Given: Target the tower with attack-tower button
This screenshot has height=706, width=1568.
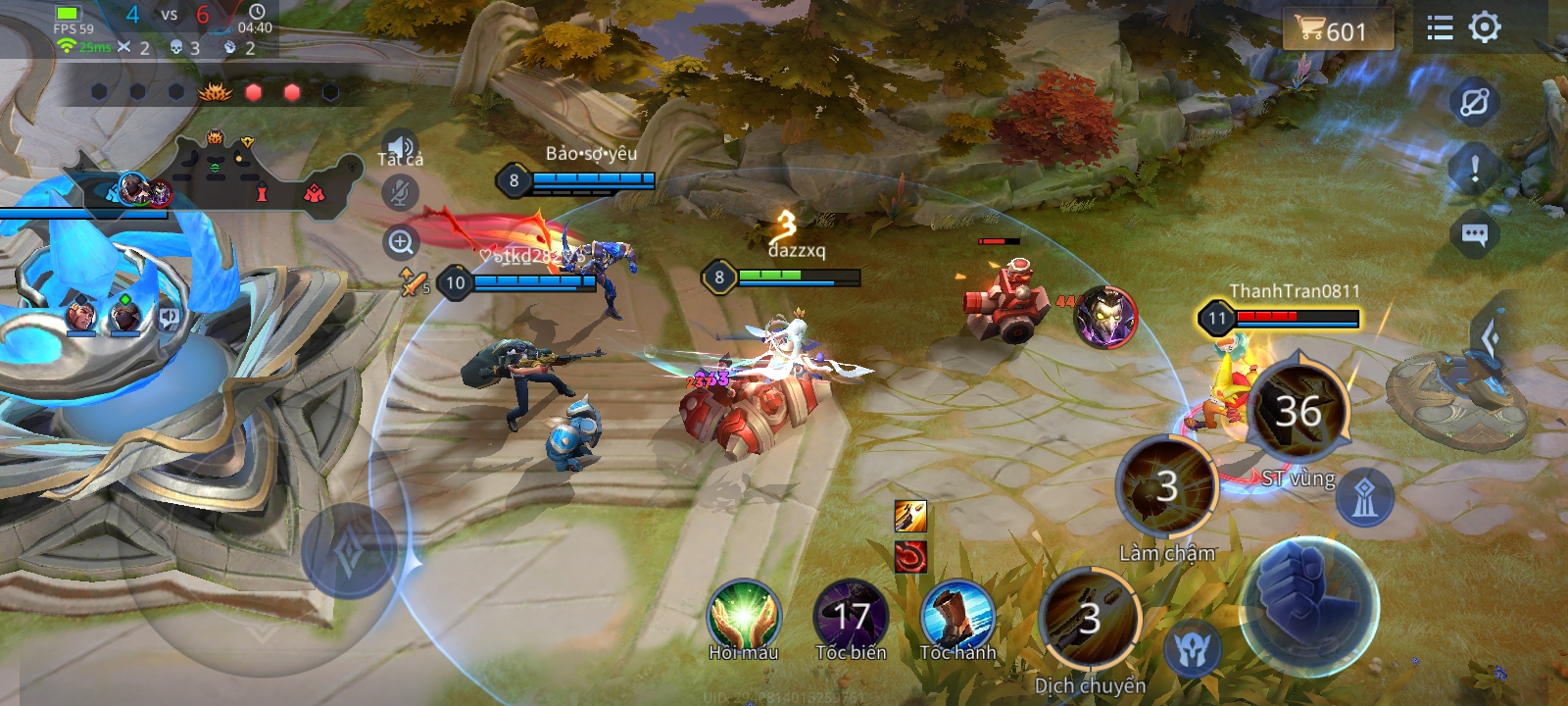Looking at the screenshot, I should [1365, 498].
